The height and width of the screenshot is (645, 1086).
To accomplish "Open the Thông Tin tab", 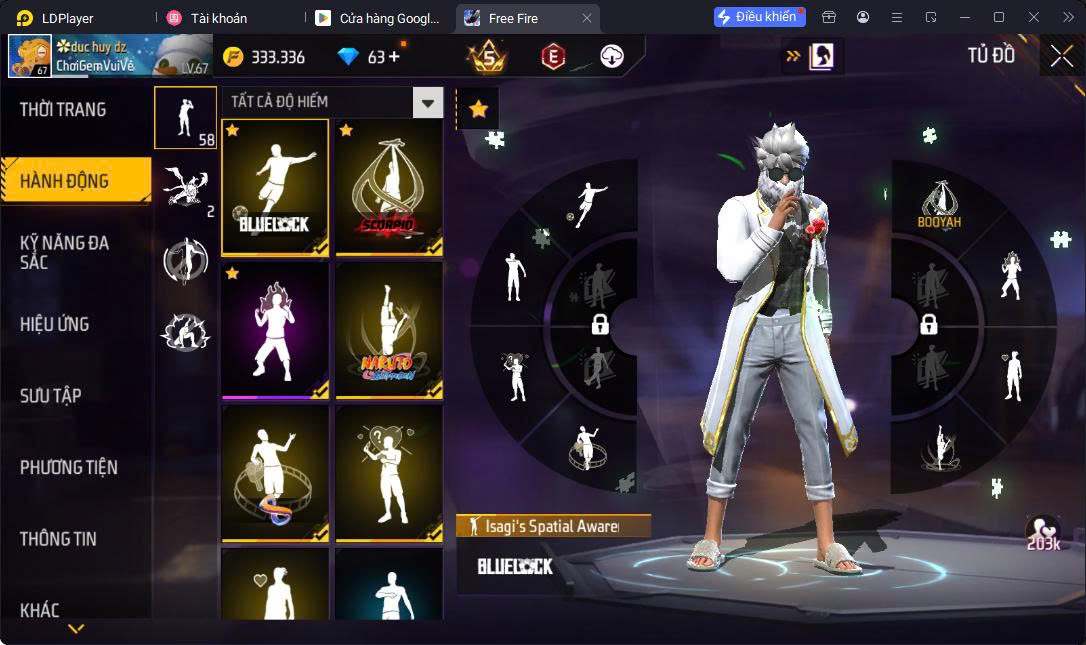I will click(58, 539).
